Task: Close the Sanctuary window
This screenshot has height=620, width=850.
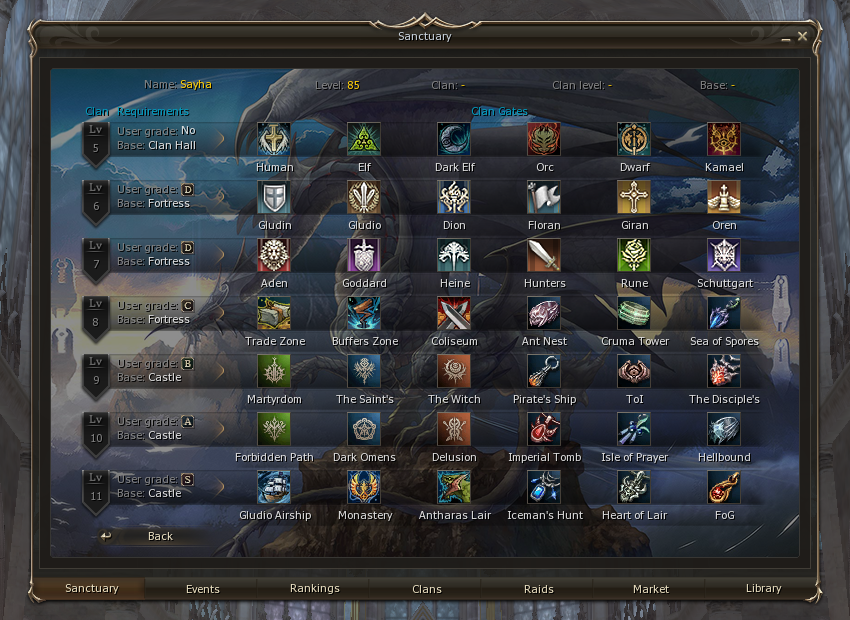Action: click(x=802, y=36)
